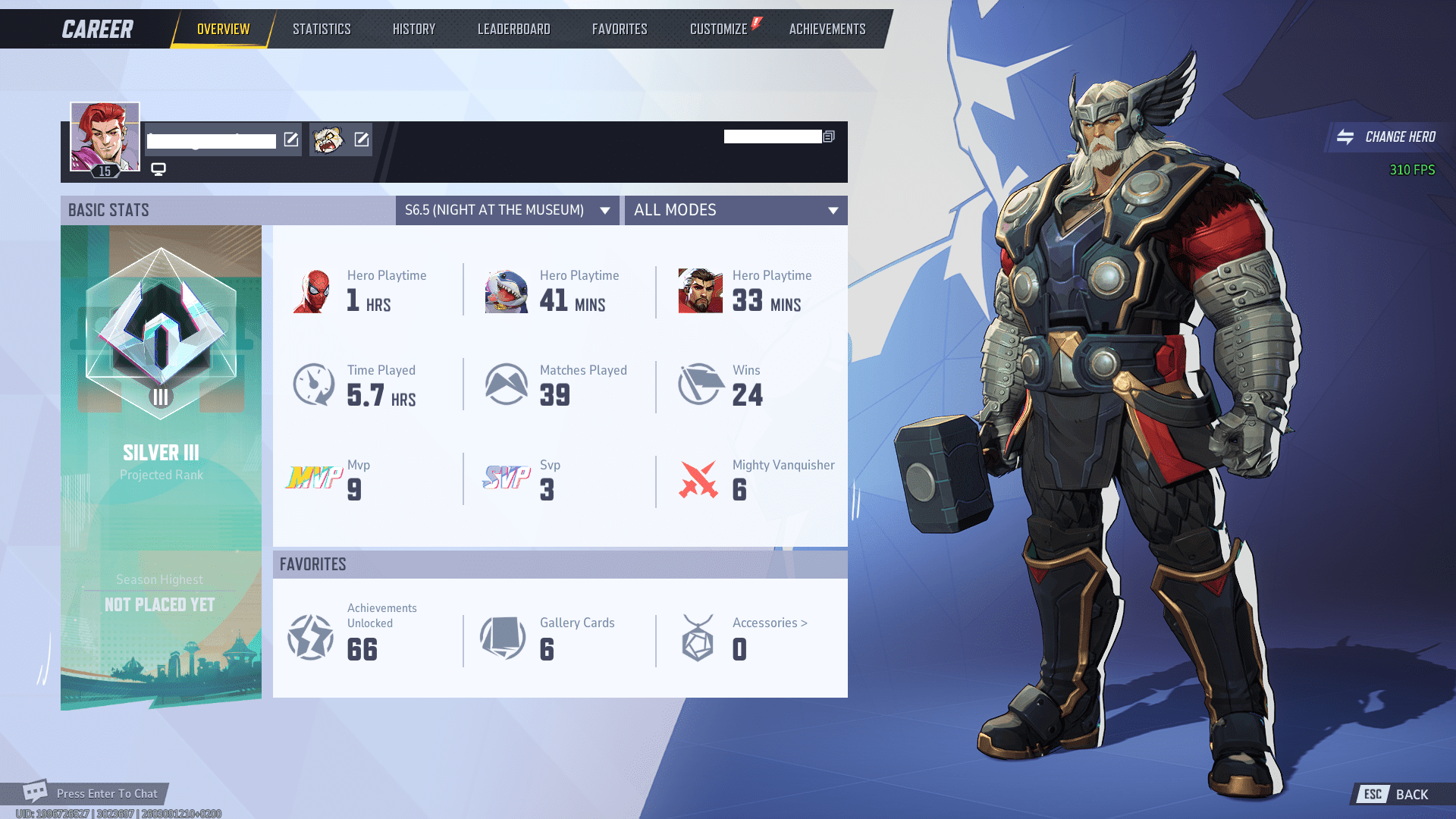Switch to the Statistics tab
Screen dimensions: 1456x819
coord(322,28)
